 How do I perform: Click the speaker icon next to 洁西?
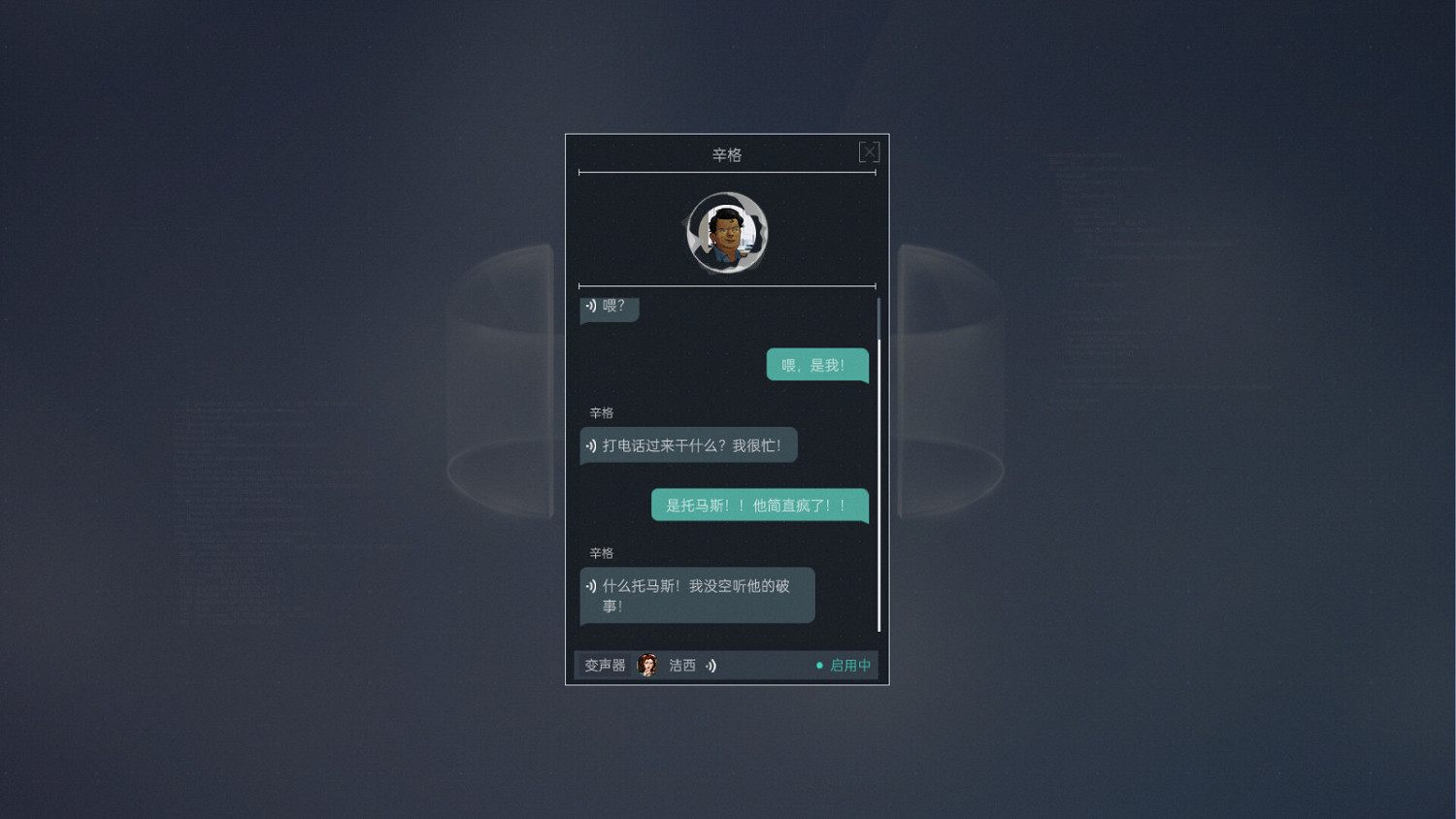point(711,665)
